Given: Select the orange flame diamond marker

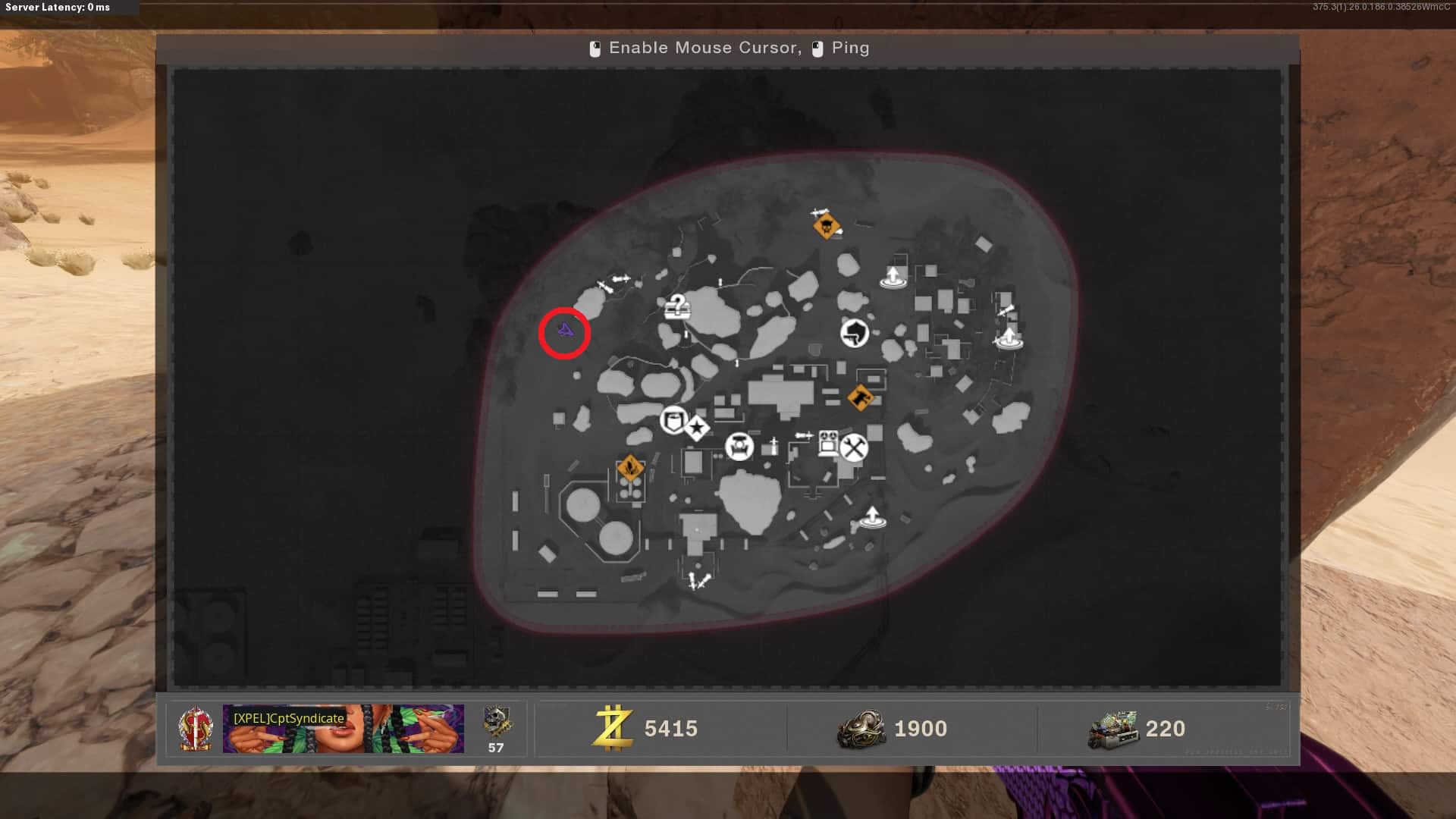Looking at the screenshot, I should [630, 468].
